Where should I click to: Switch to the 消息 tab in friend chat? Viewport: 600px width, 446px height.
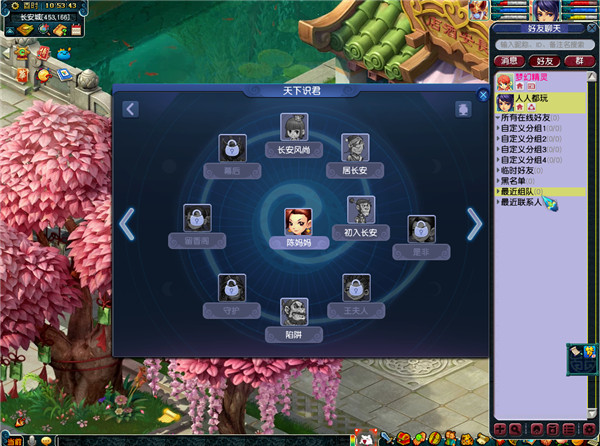tap(507, 62)
